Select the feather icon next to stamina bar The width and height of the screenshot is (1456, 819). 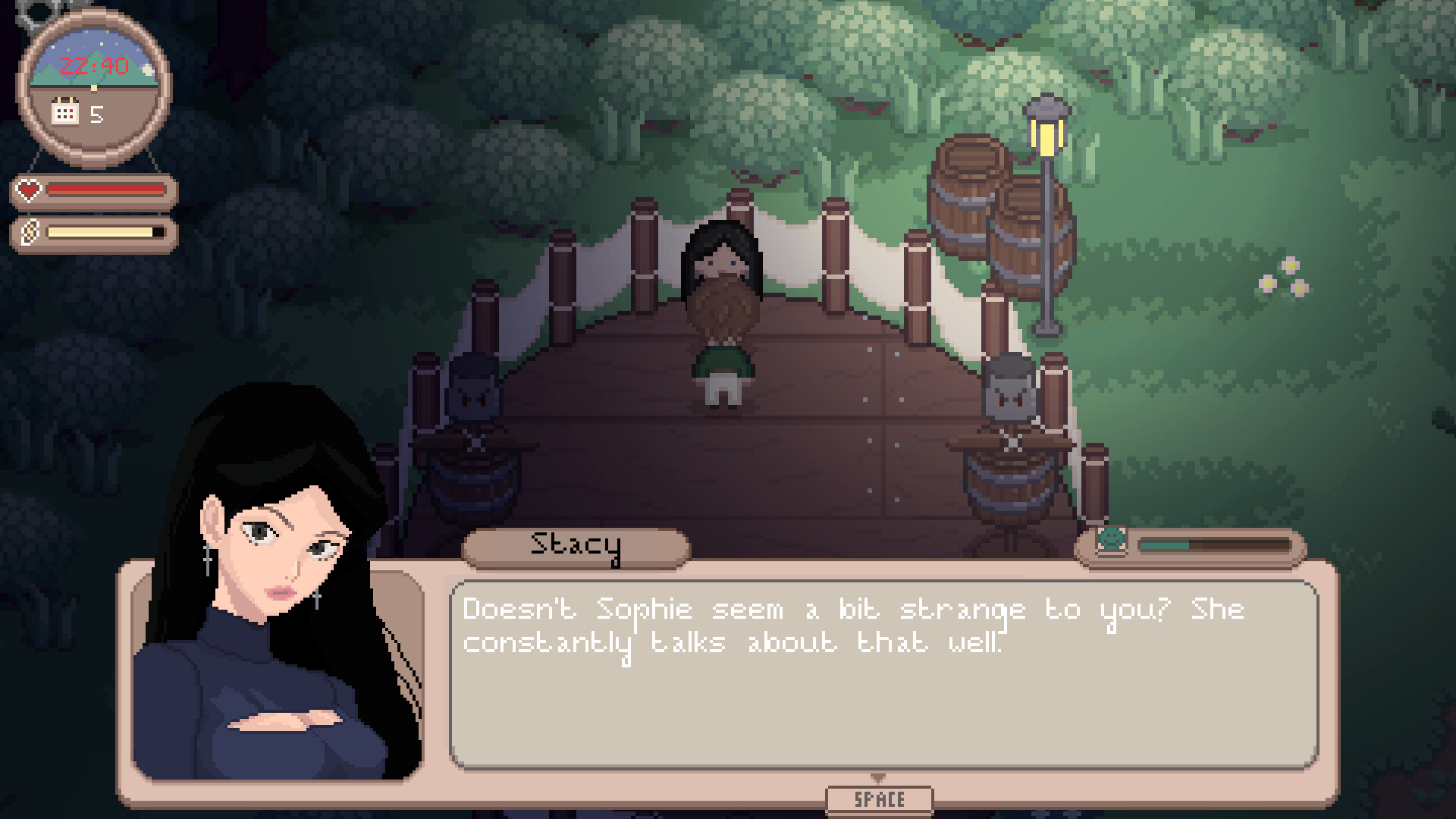28,232
